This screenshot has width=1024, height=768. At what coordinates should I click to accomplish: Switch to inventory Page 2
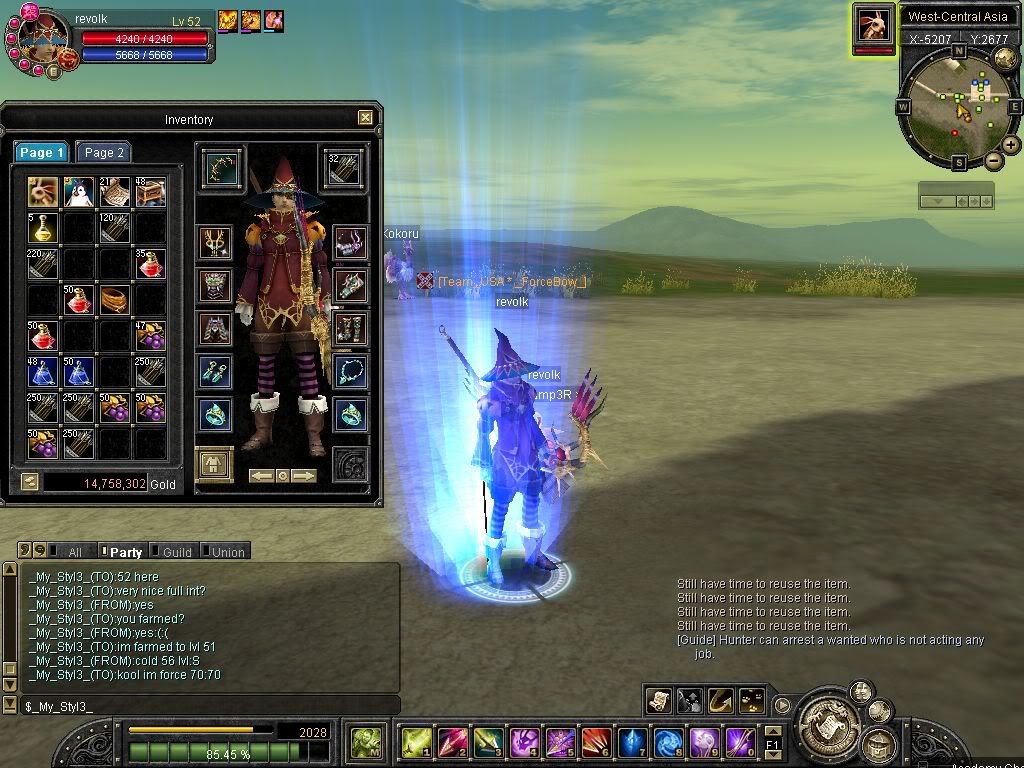click(x=104, y=153)
